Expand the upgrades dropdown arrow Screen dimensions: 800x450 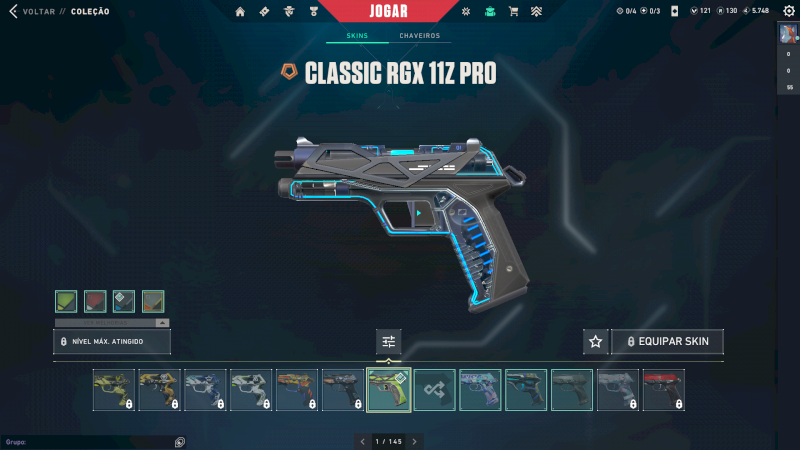tap(162, 323)
